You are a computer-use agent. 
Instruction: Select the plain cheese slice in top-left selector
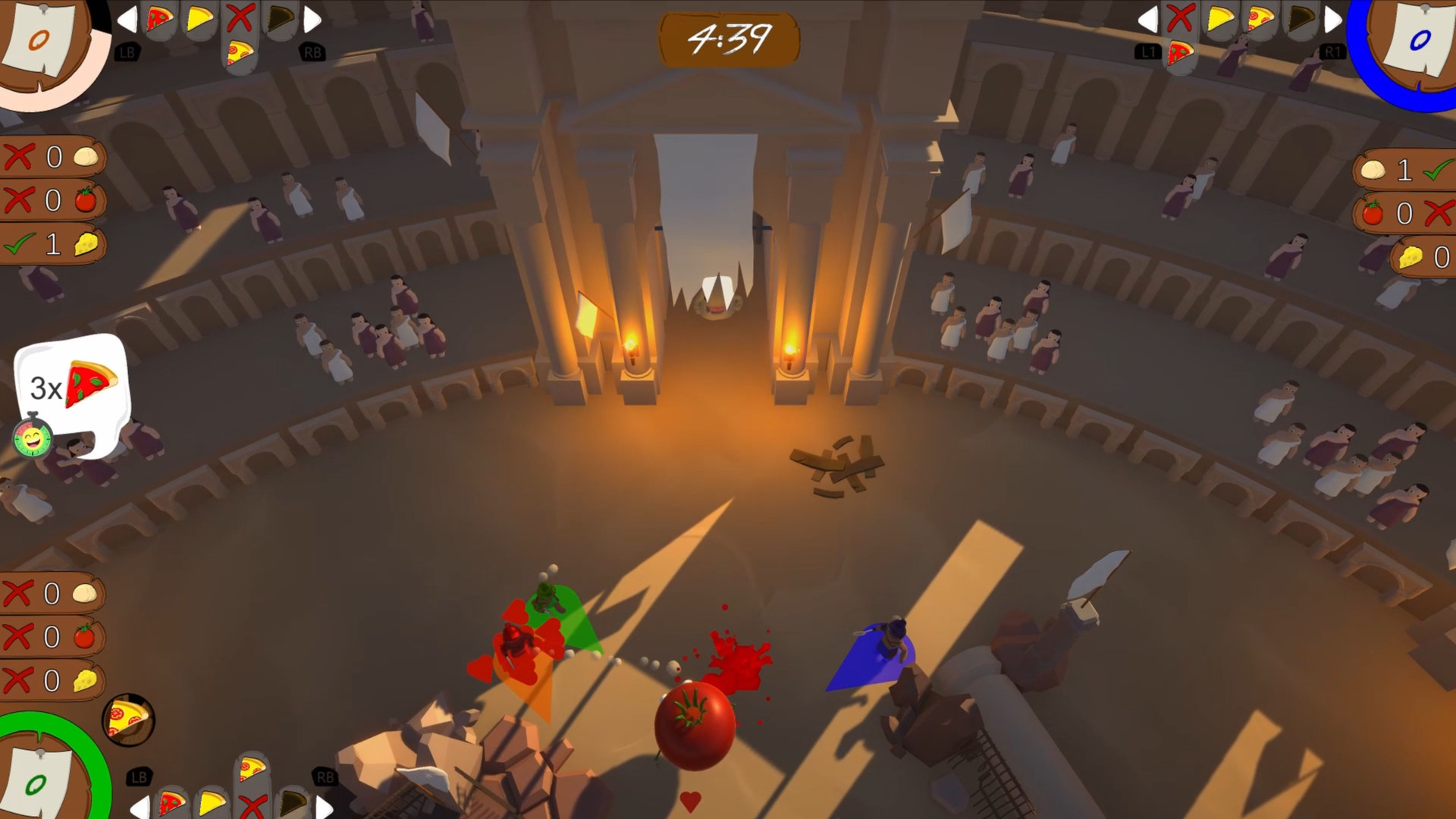click(x=200, y=18)
